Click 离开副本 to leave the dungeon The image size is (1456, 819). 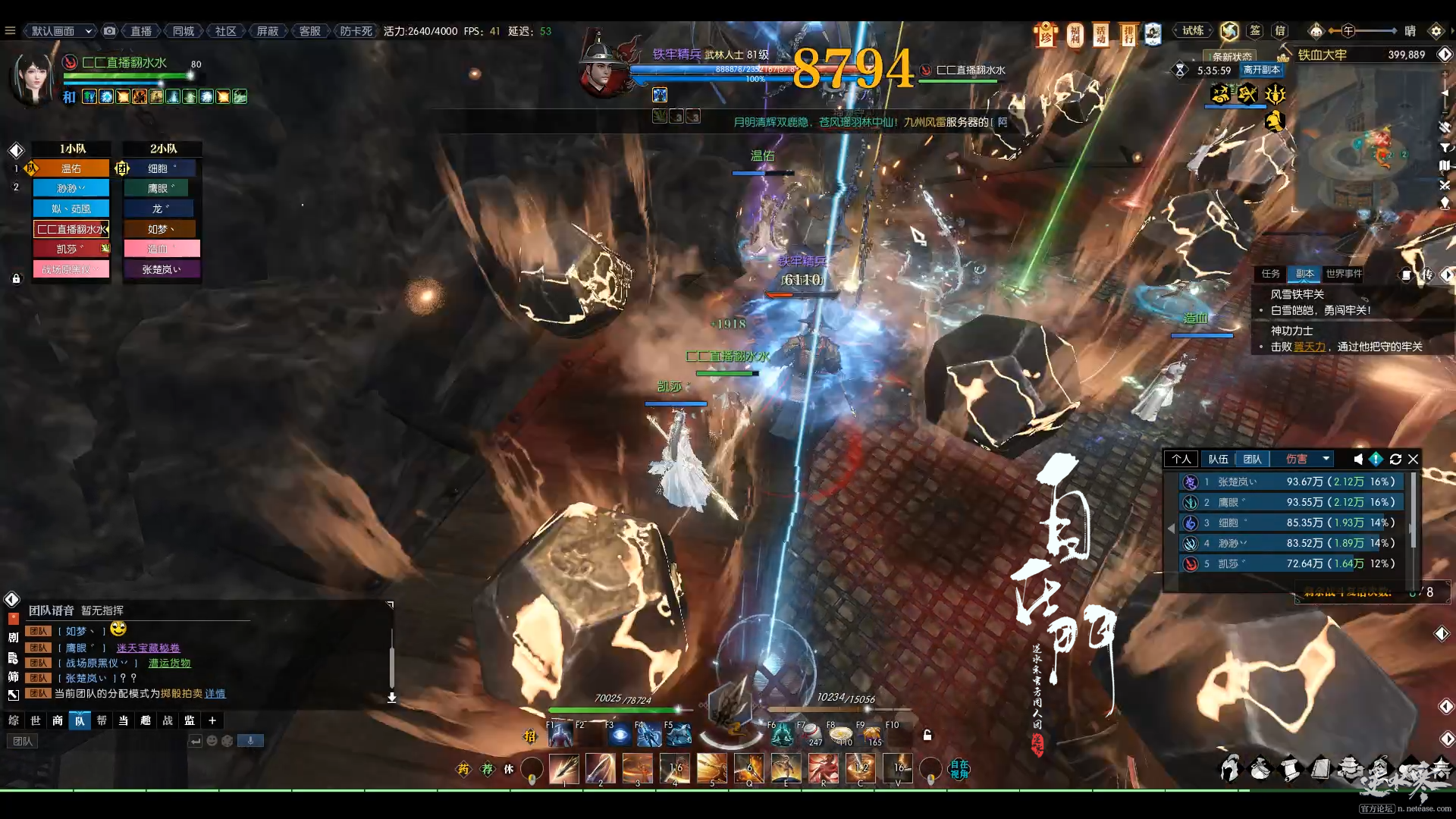[1262, 70]
